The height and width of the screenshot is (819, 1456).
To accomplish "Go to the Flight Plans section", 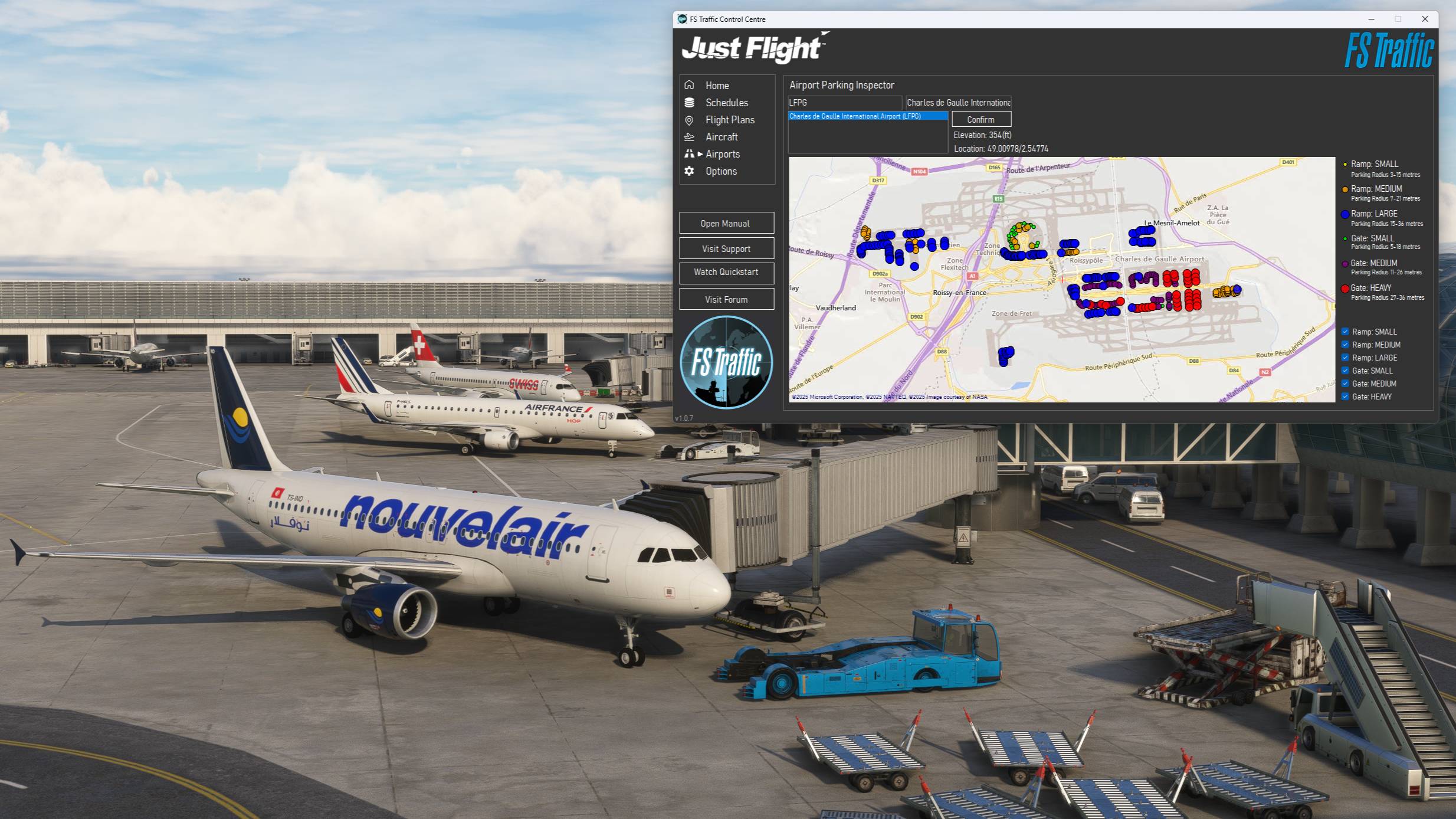I will point(730,120).
